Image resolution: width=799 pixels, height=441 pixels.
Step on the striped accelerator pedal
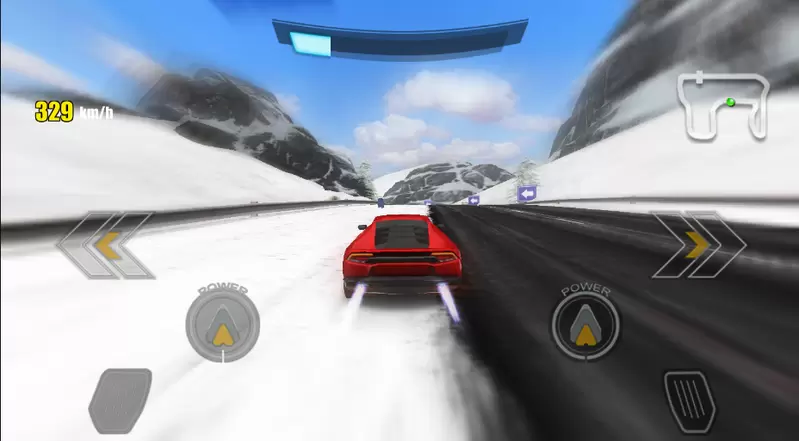[689, 401]
